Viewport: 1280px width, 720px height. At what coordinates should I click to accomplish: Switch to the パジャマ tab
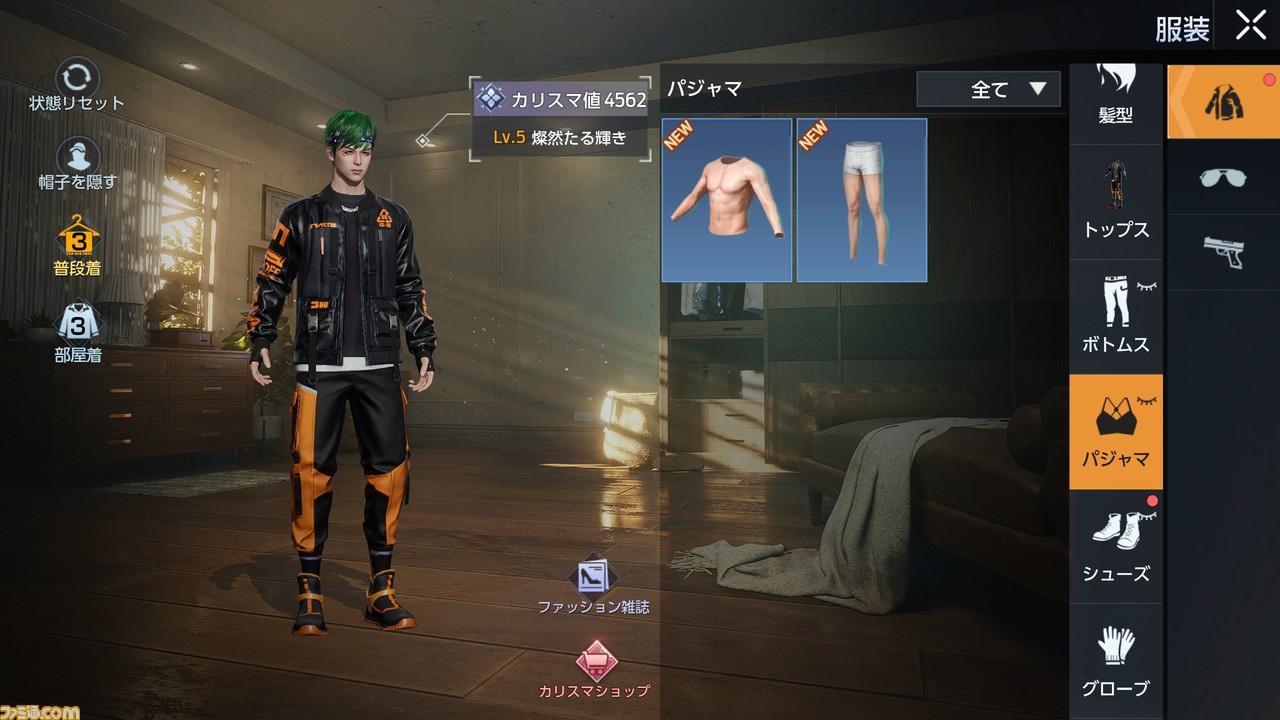coord(1115,432)
